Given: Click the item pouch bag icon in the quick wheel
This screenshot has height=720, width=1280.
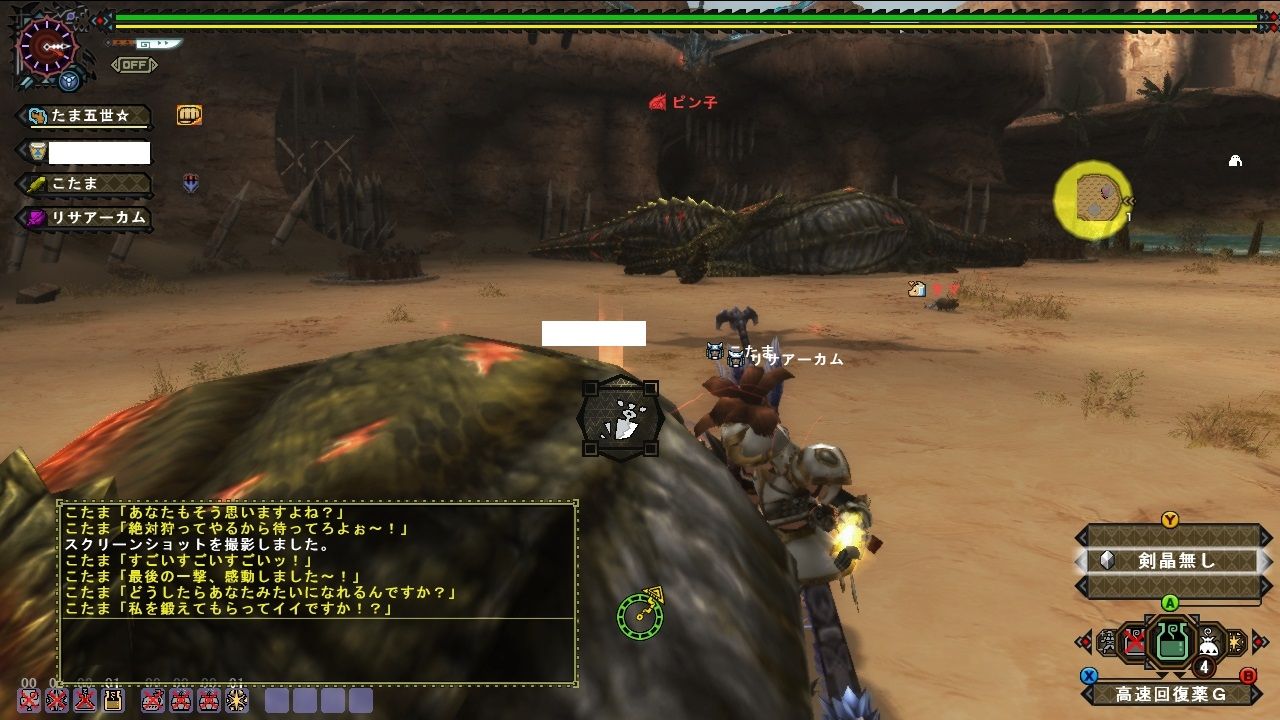Looking at the screenshot, I should pos(1208,642).
